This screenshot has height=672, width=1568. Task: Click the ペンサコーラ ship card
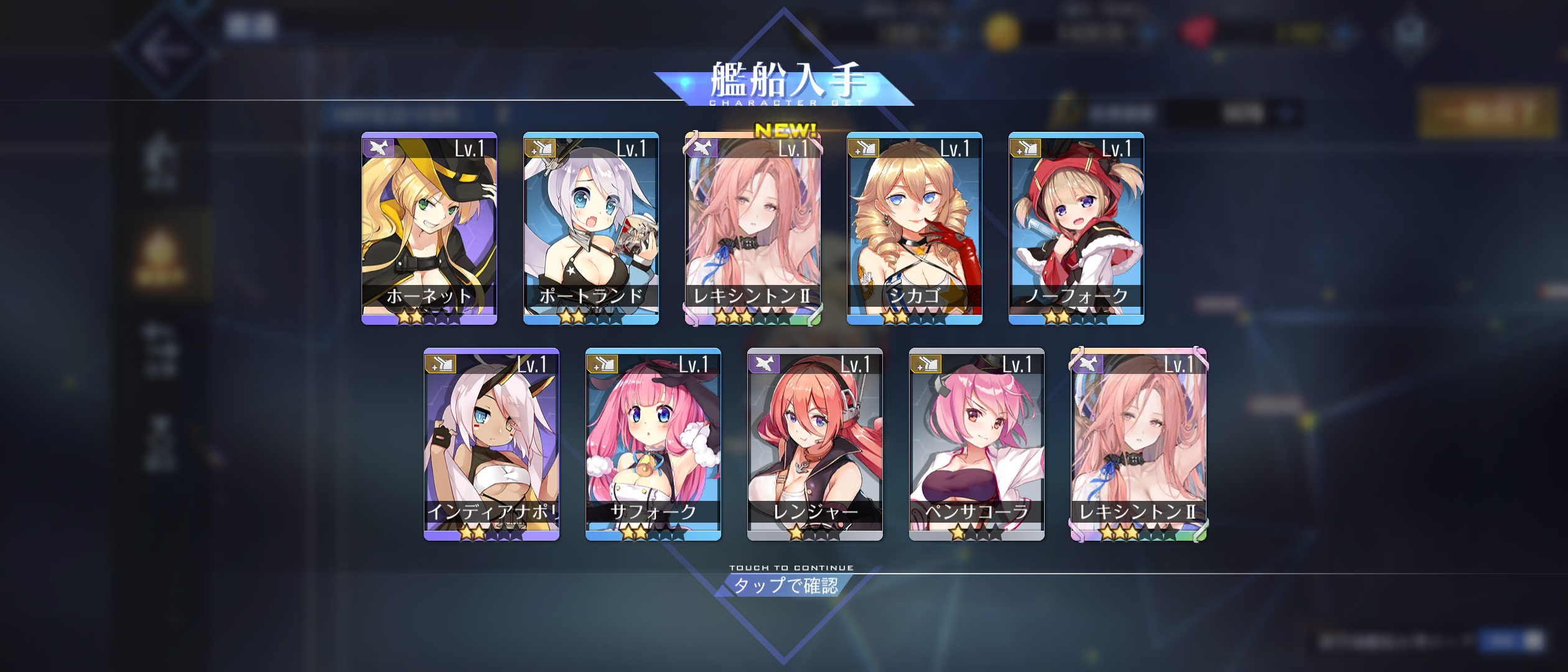pos(977,444)
